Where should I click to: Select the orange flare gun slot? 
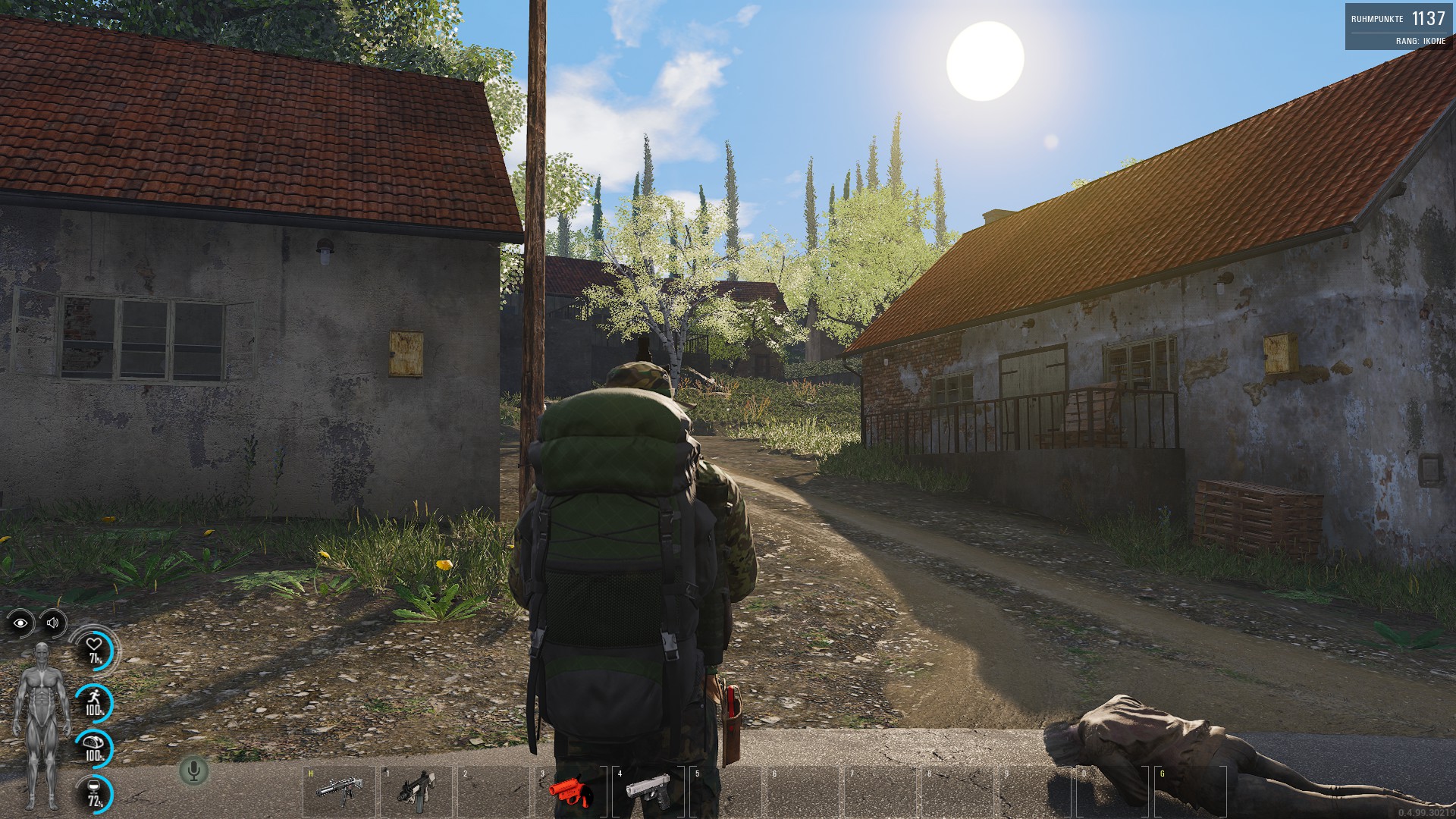[x=570, y=791]
